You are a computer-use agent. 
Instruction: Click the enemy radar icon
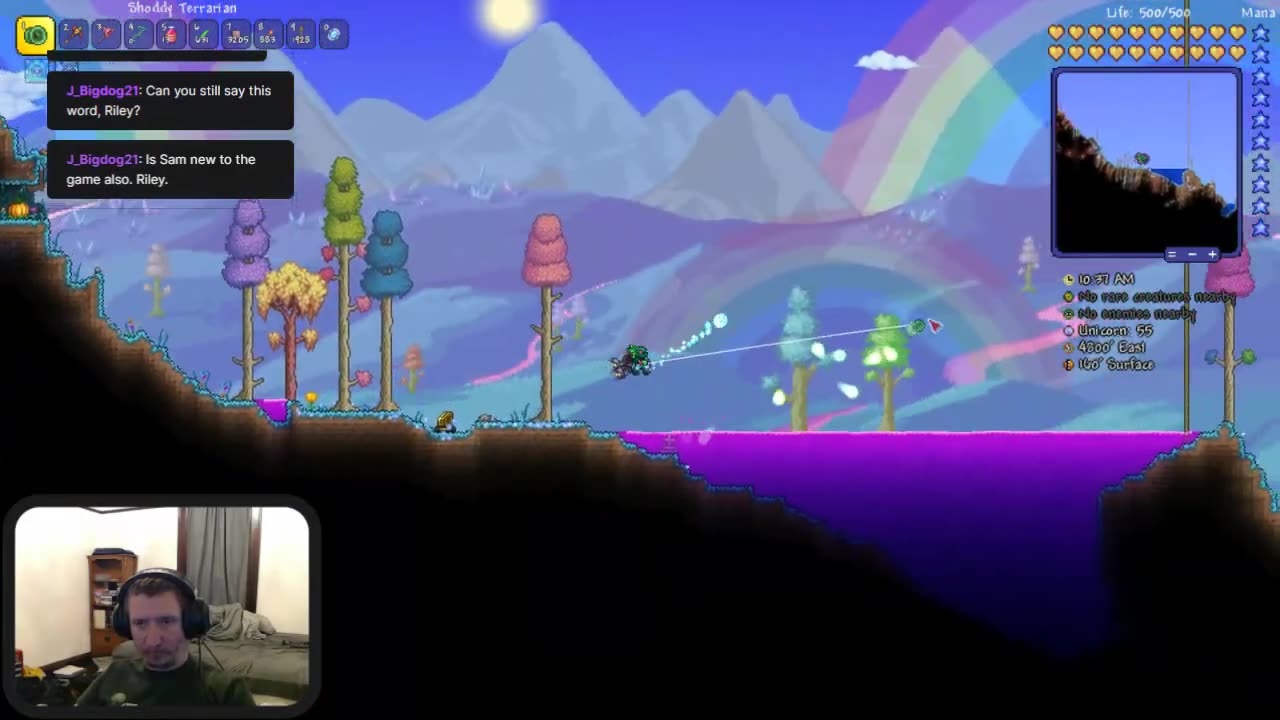1069,313
